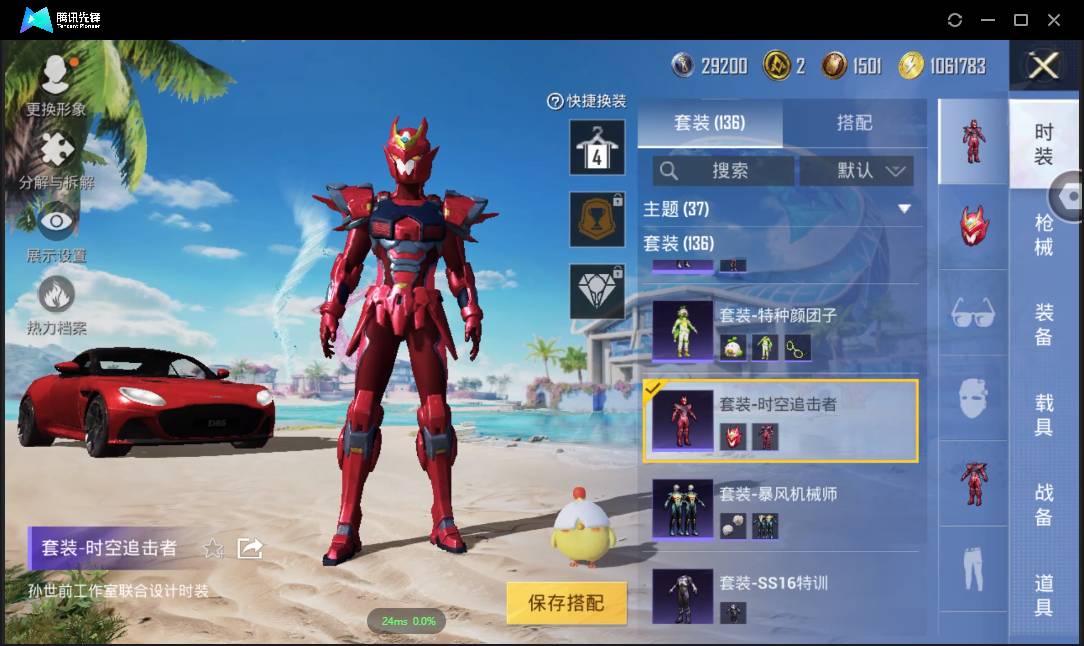1084x646 pixels.
Task: Click the 保存搭配 save outfit button
Action: pos(566,603)
